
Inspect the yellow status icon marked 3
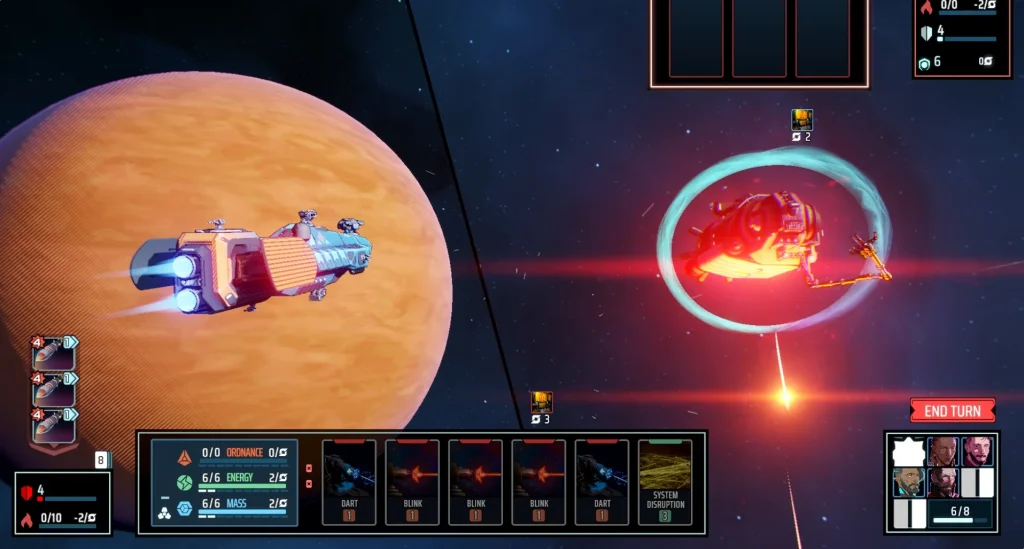tap(541, 403)
